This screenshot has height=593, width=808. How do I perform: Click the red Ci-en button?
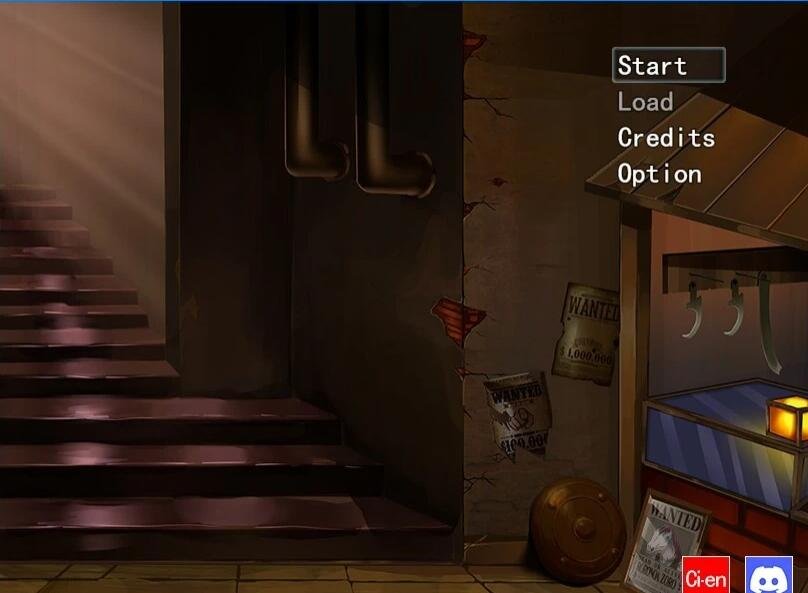[x=706, y=577]
